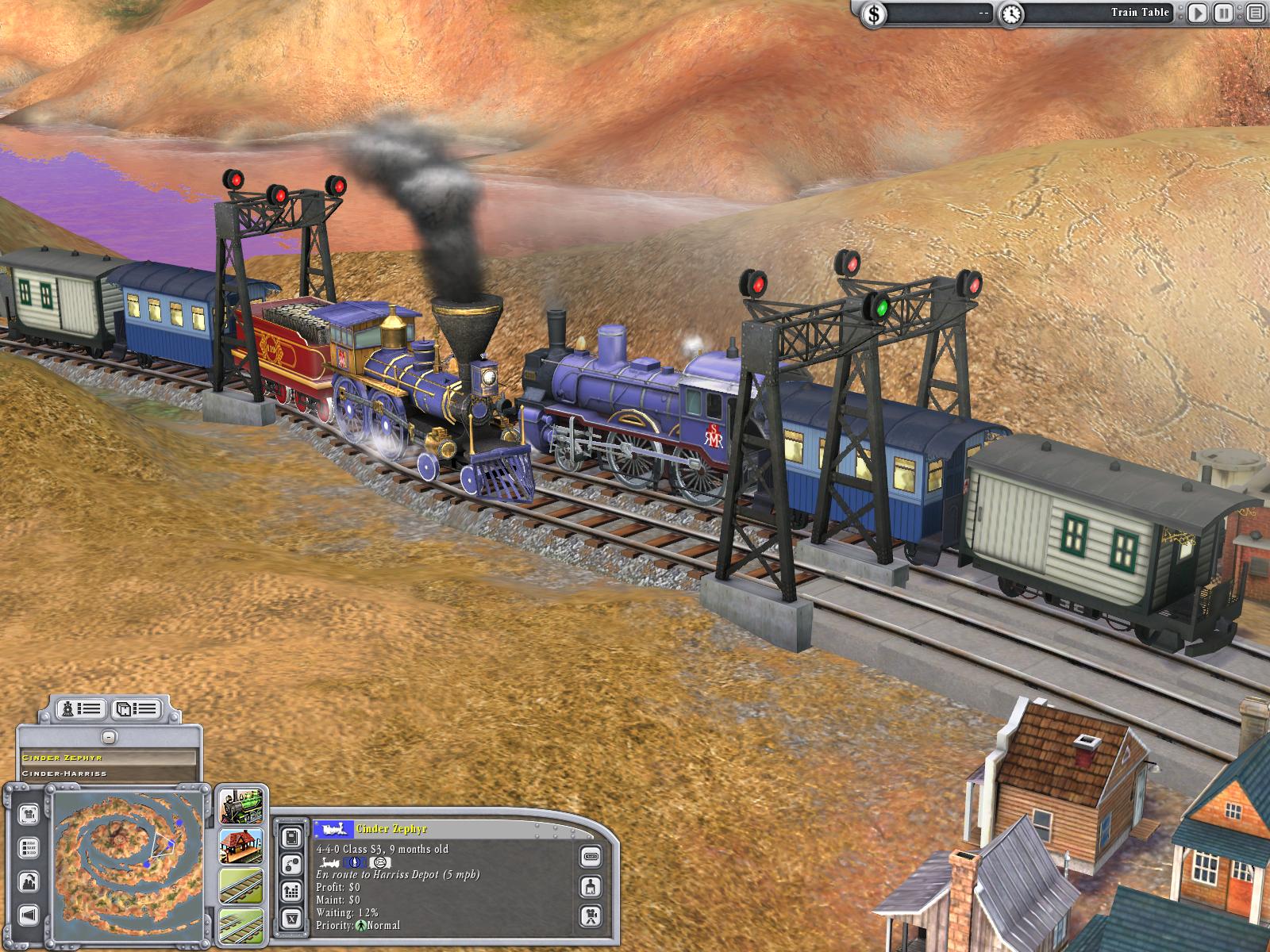Click the people silhouette button beside minimap

point(29,881)
